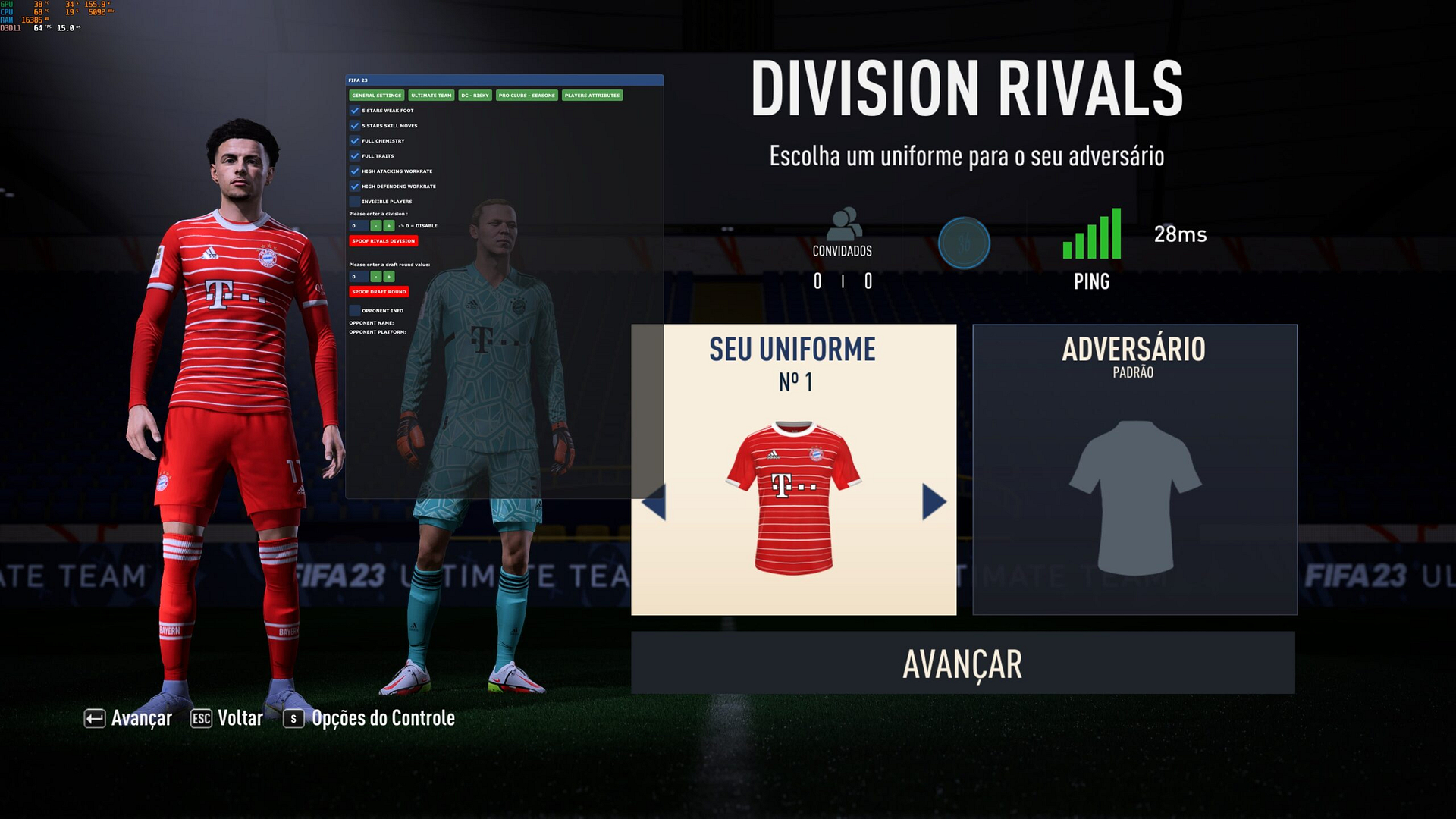Choose the Adversário Padrão kit card
The width and height of the screenshot is (1456, 819).
pyautogui.click(x=1134, y=469)
